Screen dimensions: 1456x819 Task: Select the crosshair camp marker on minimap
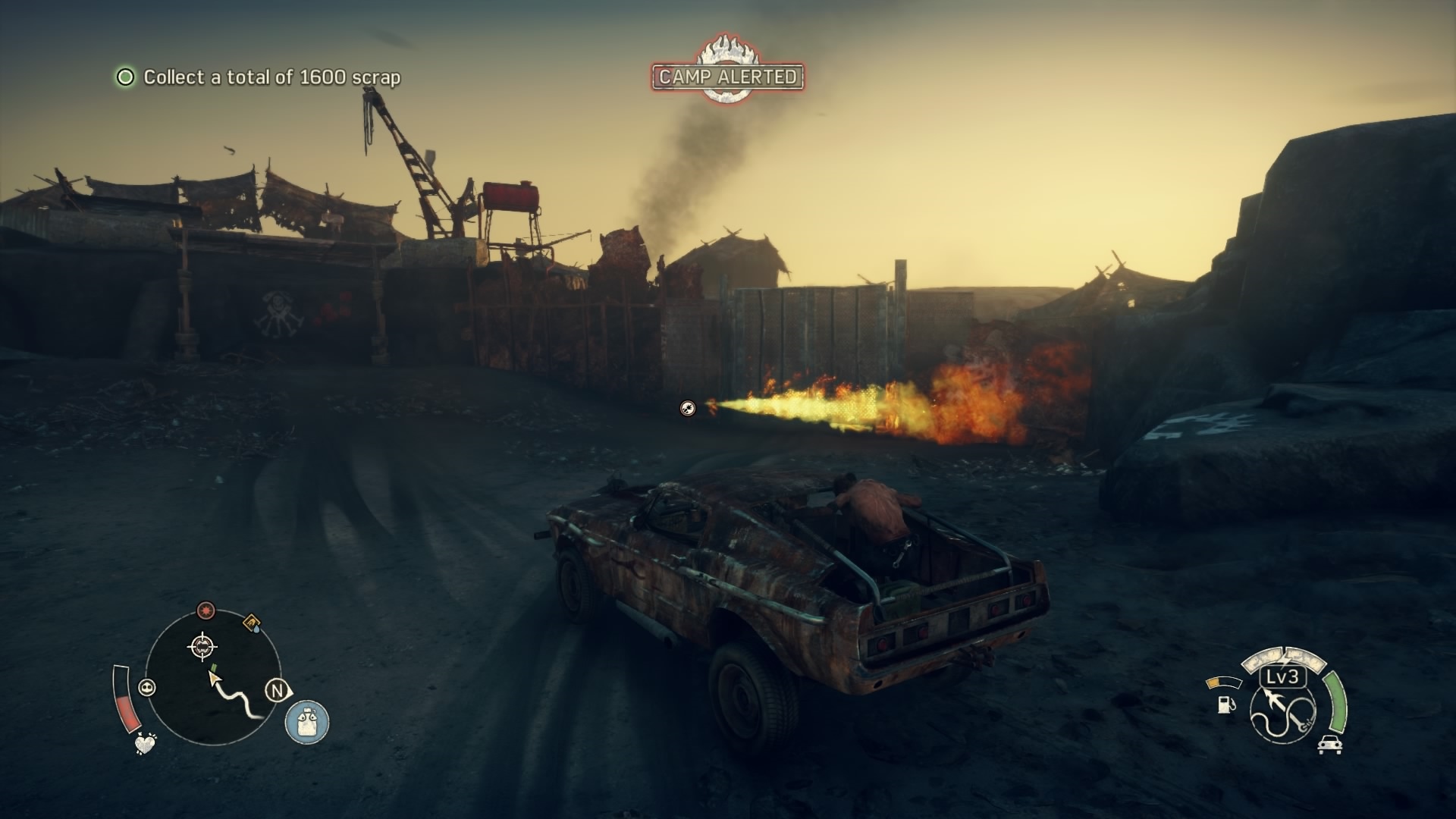point(202,647)
